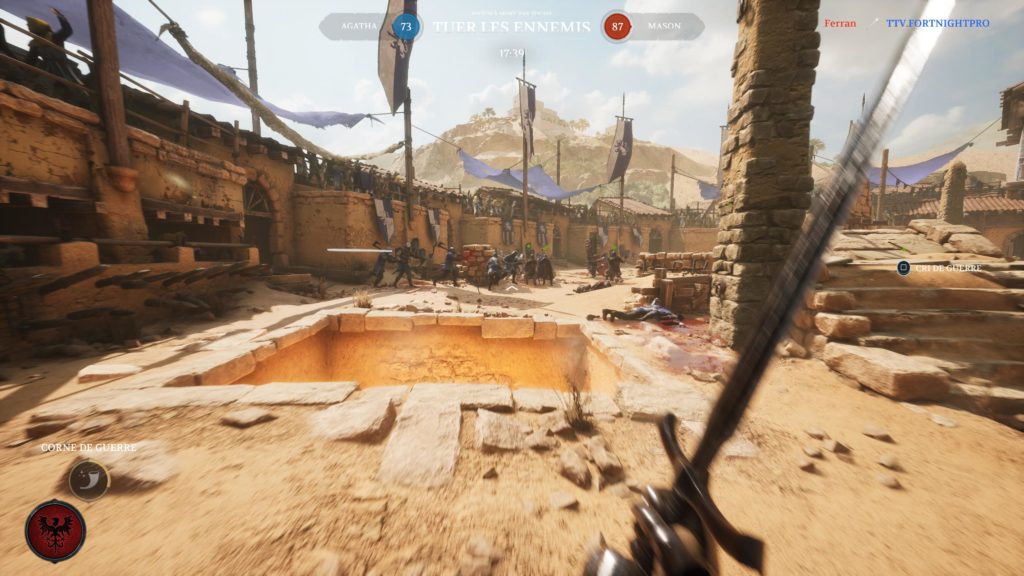The image size is (1024, 576).
Task: Select TTV.FORTNIGHTPRO in the kill feed
Action: [x=937, y=23]
